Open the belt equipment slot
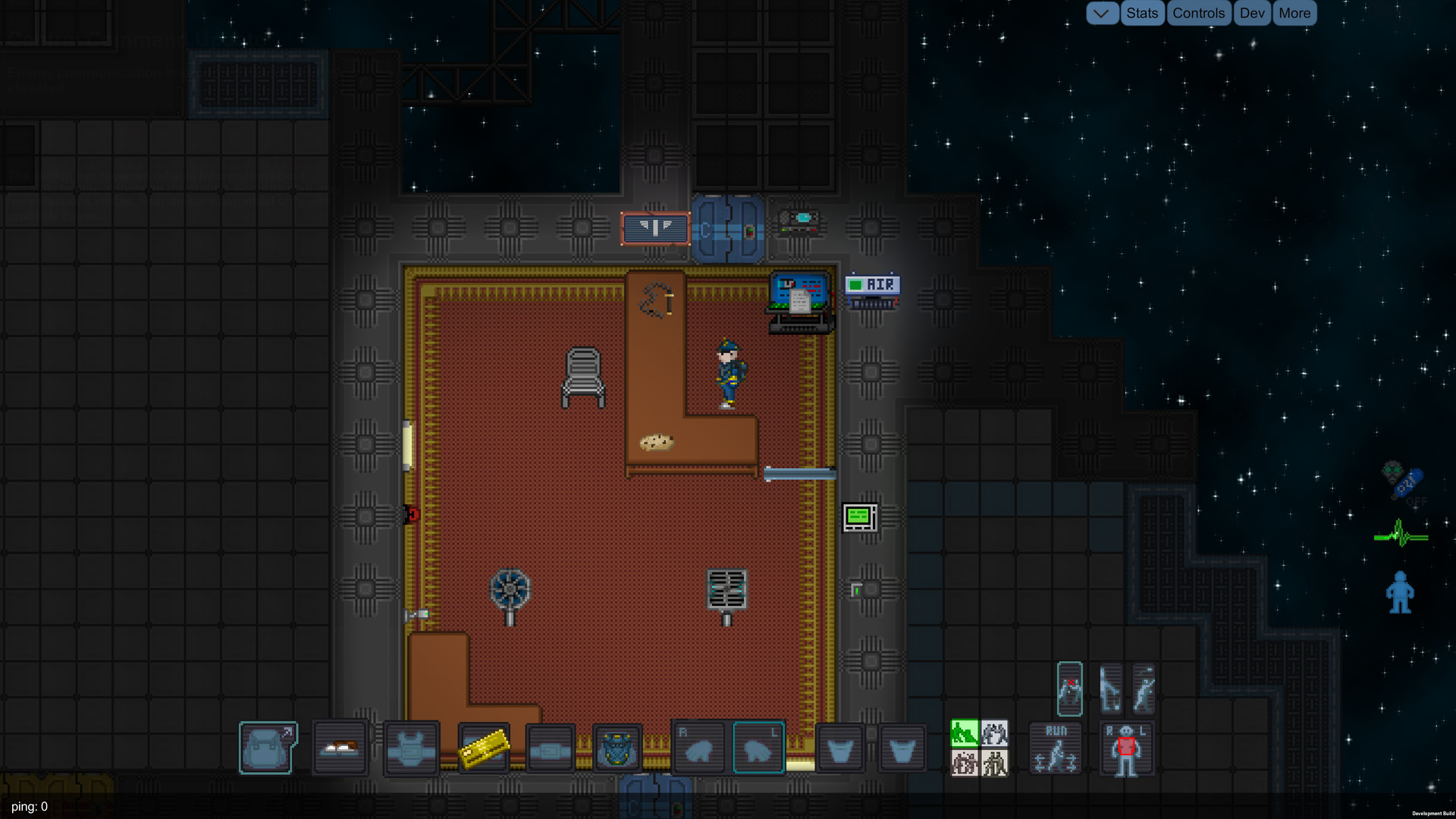Image resolution: width=1456 pixels, height=819 pixels. coord(549,748)
